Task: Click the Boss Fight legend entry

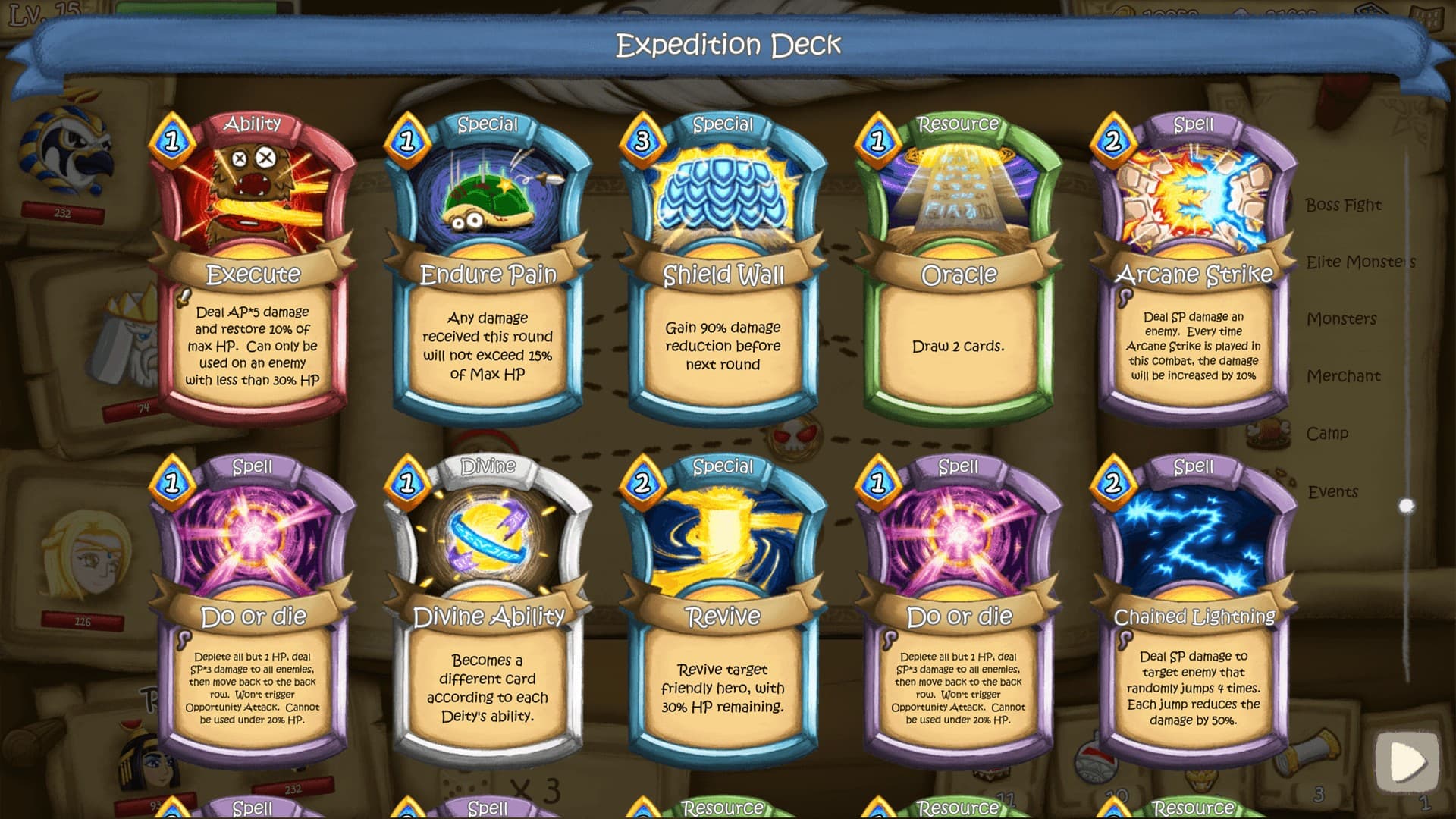Action: point(1345,205)
